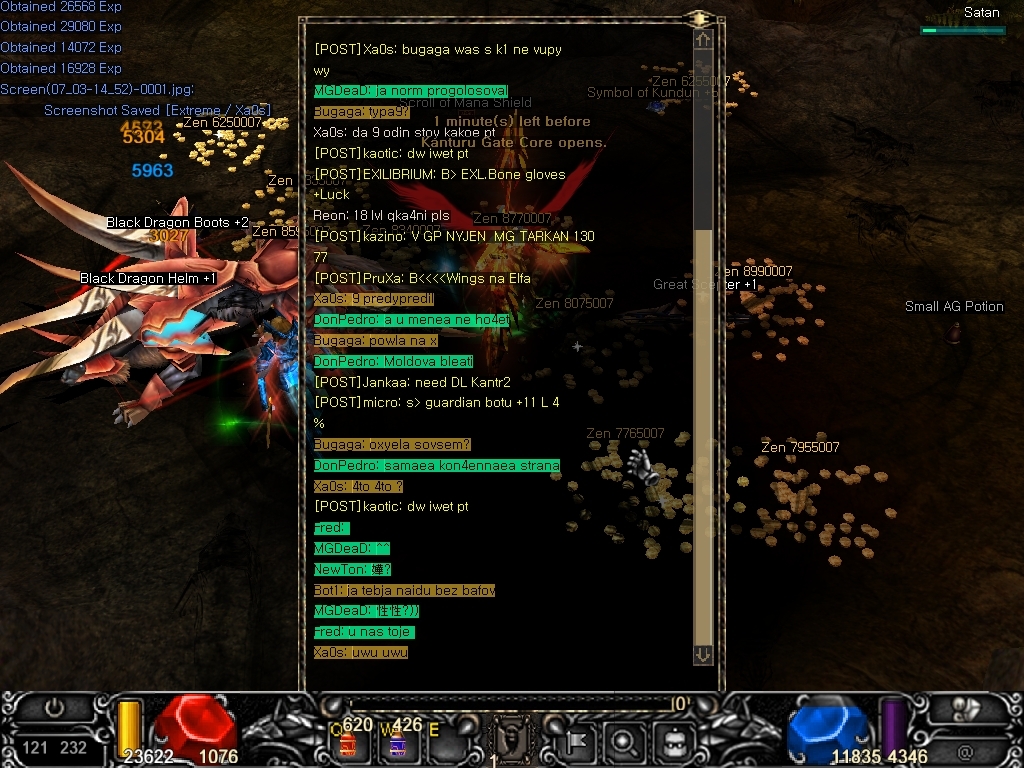Click the chat log scroll-down arrow
Screen dimensions: 1024x768
click(x=703, y=654)
